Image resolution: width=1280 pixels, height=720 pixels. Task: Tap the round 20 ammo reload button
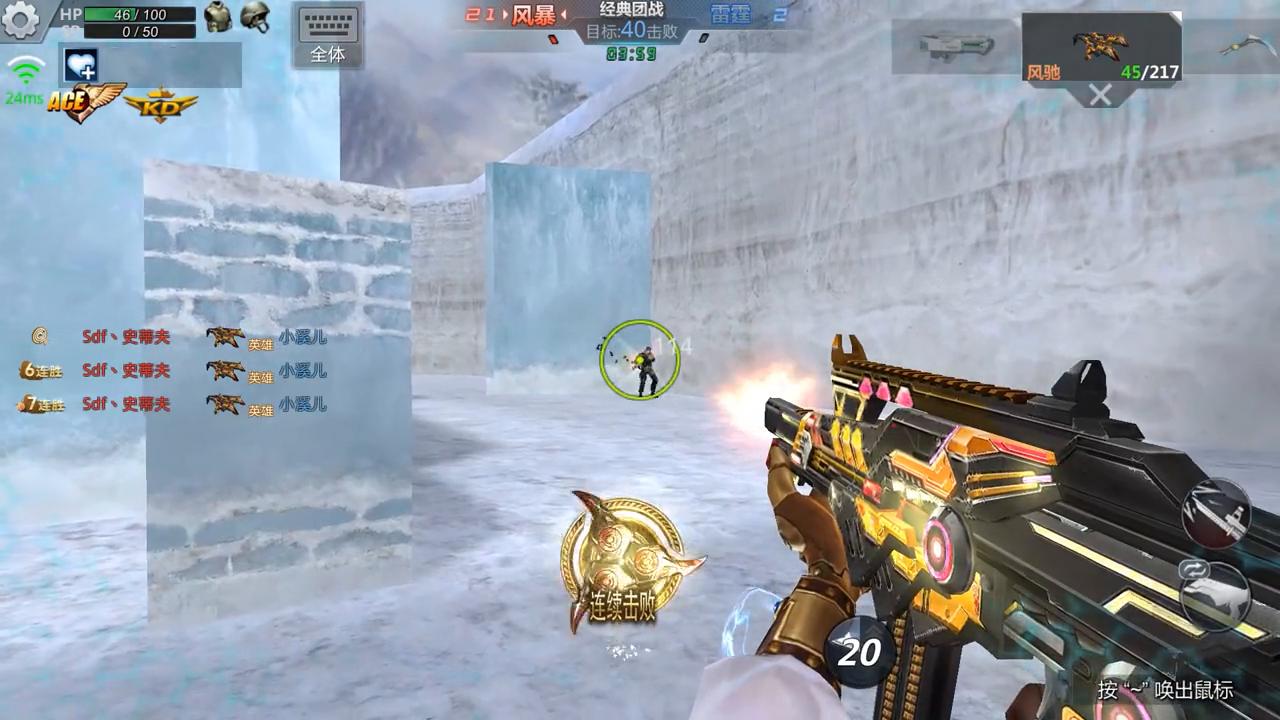(x=858, y=652)
